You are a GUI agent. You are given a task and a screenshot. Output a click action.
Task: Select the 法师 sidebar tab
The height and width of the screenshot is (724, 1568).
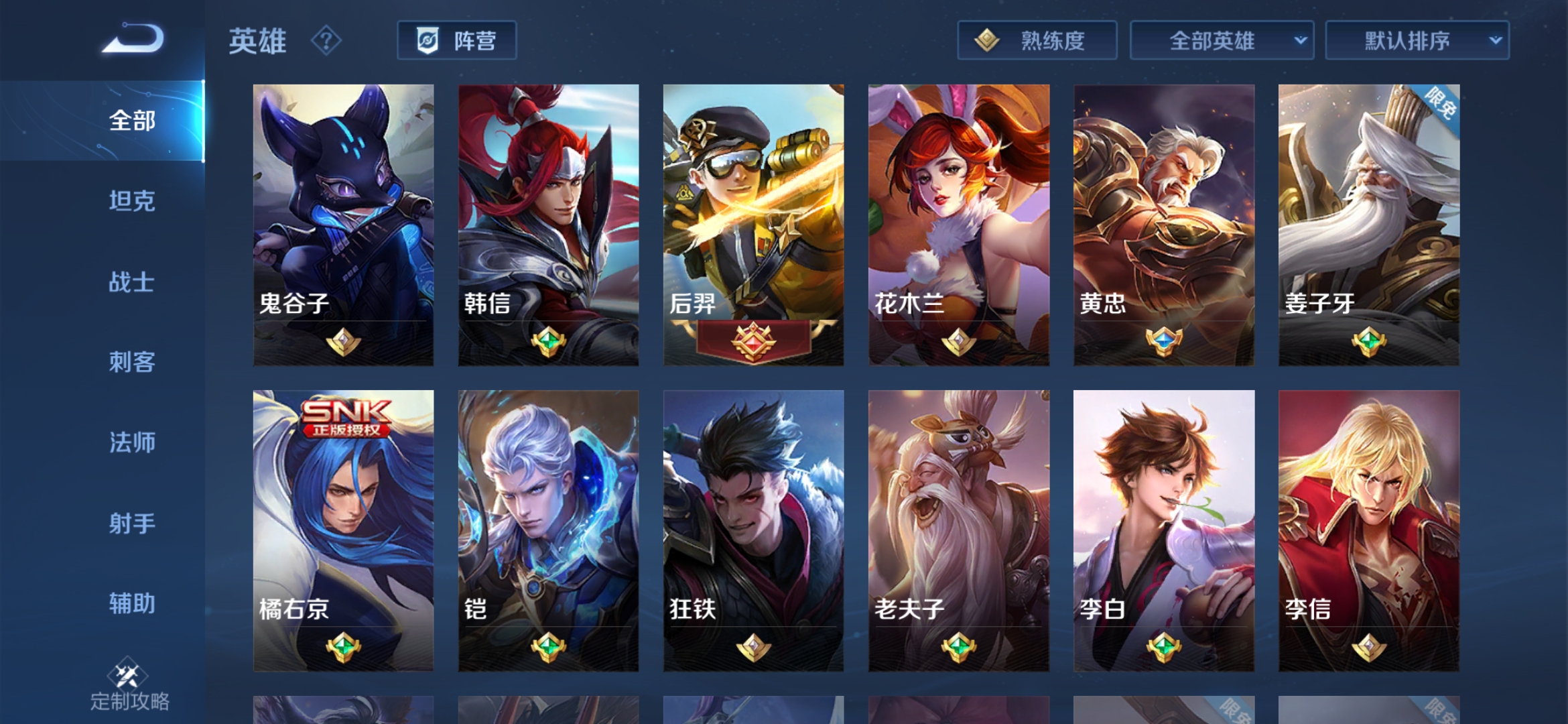[x=132, y=443]
